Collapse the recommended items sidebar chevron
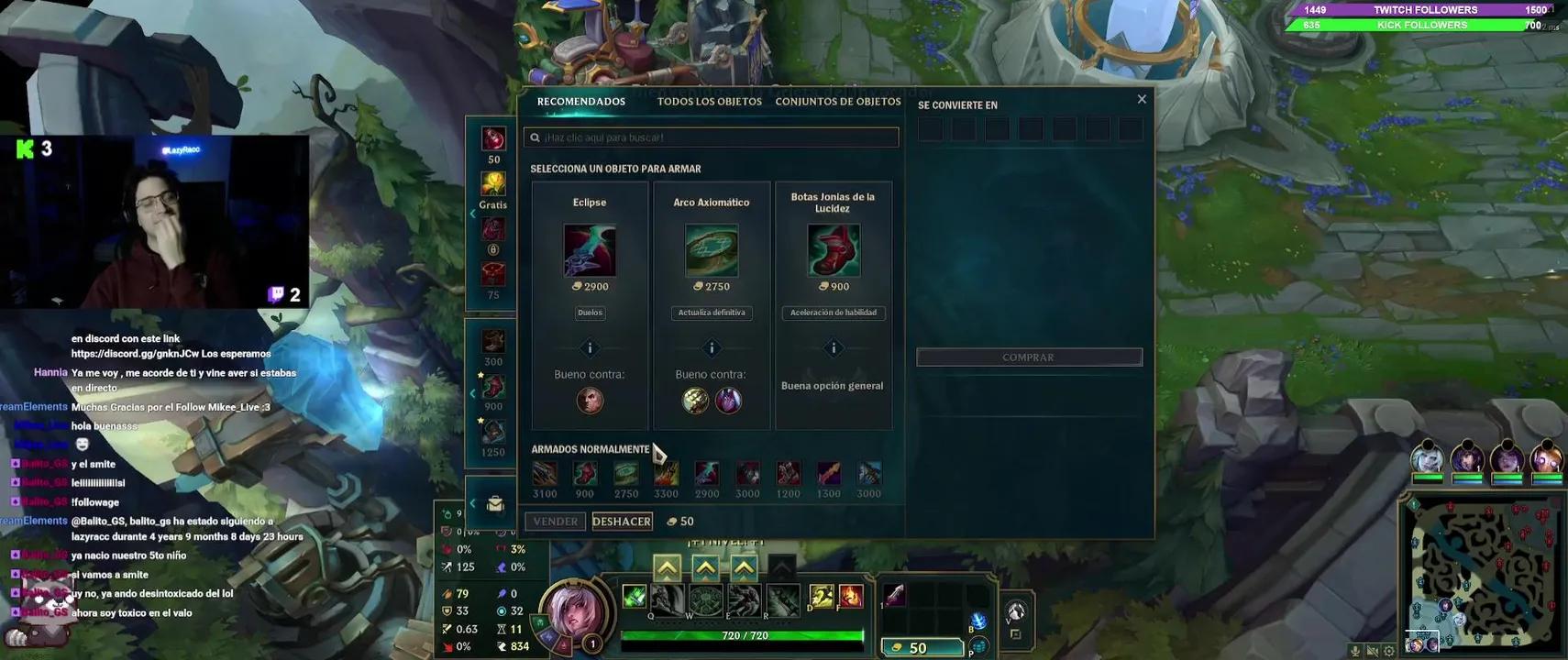The height and width of the screenshot is (660, 1568). click(473, 213)
